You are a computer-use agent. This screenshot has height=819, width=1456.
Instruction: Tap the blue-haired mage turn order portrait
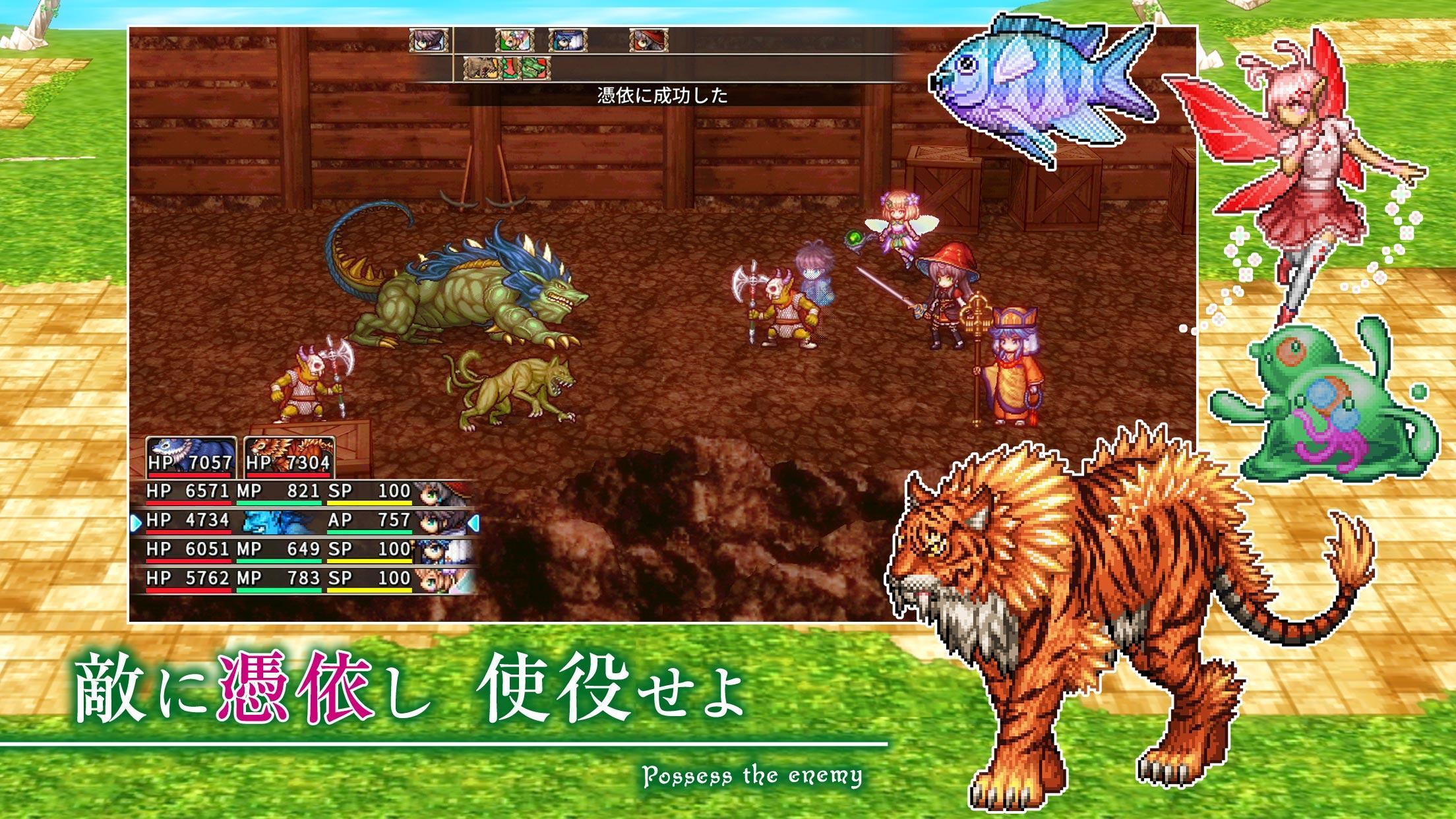pyautogui.click(x=568, y=40)
